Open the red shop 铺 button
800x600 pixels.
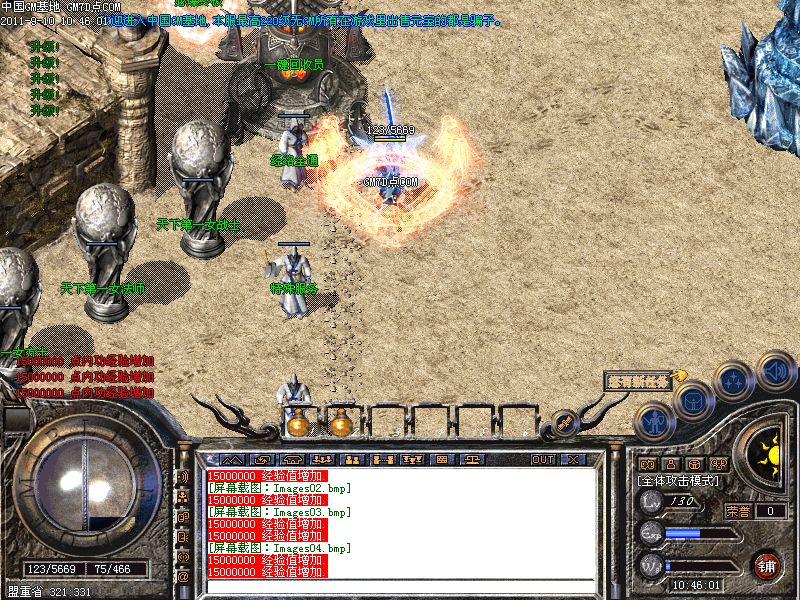click(767, 565)
